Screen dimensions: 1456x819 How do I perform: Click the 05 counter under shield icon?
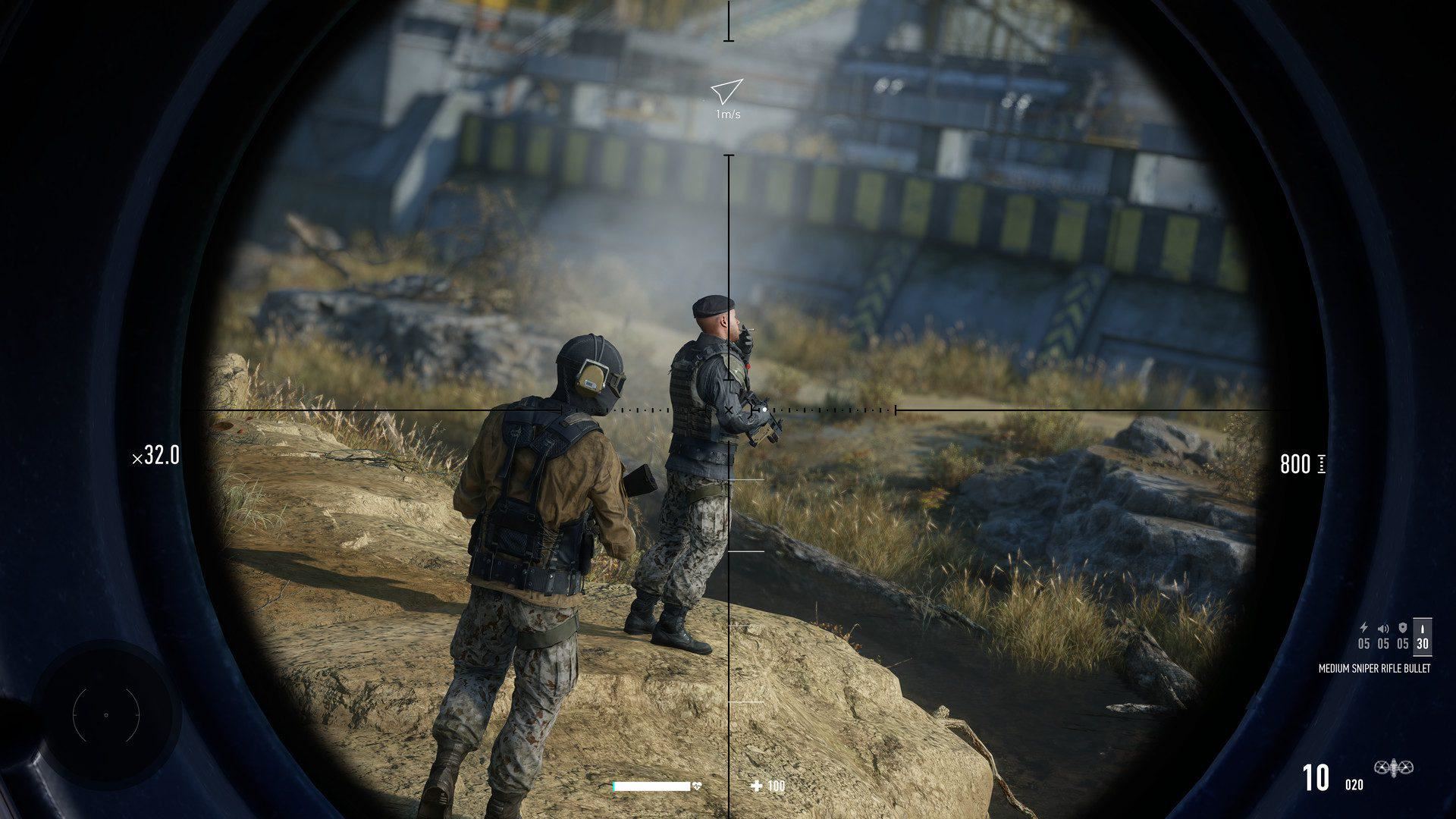(1402, 643)
